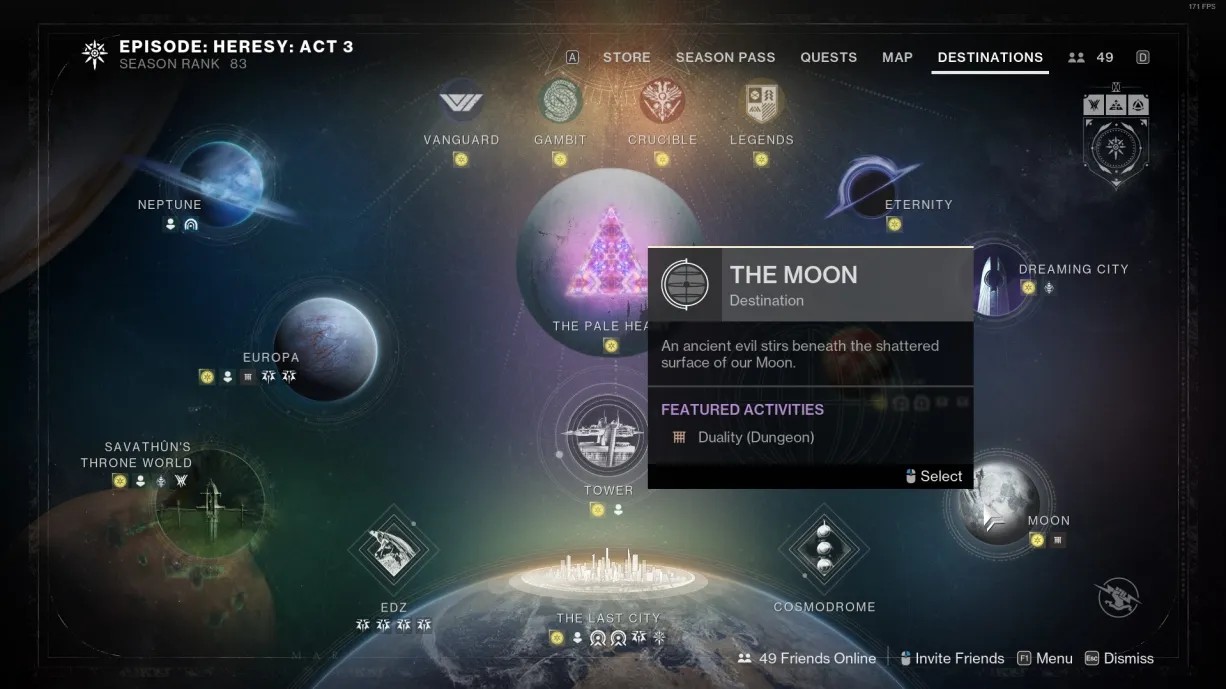Select the Eternity destination
The width and height of the screenshot is (1226, 689).
(x=868, y=188)
